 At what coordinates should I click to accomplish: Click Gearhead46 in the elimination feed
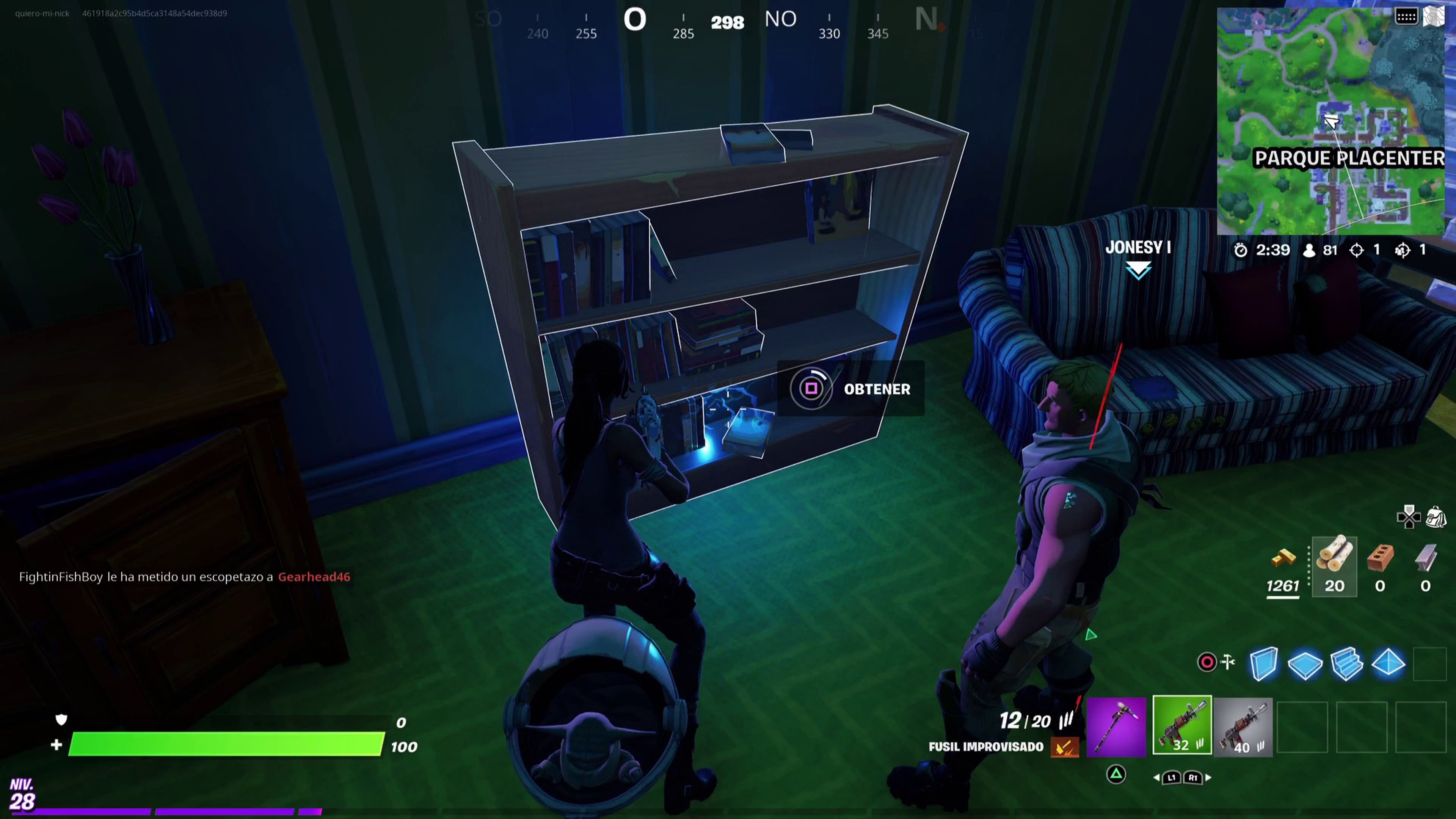[x=314, y=577]
